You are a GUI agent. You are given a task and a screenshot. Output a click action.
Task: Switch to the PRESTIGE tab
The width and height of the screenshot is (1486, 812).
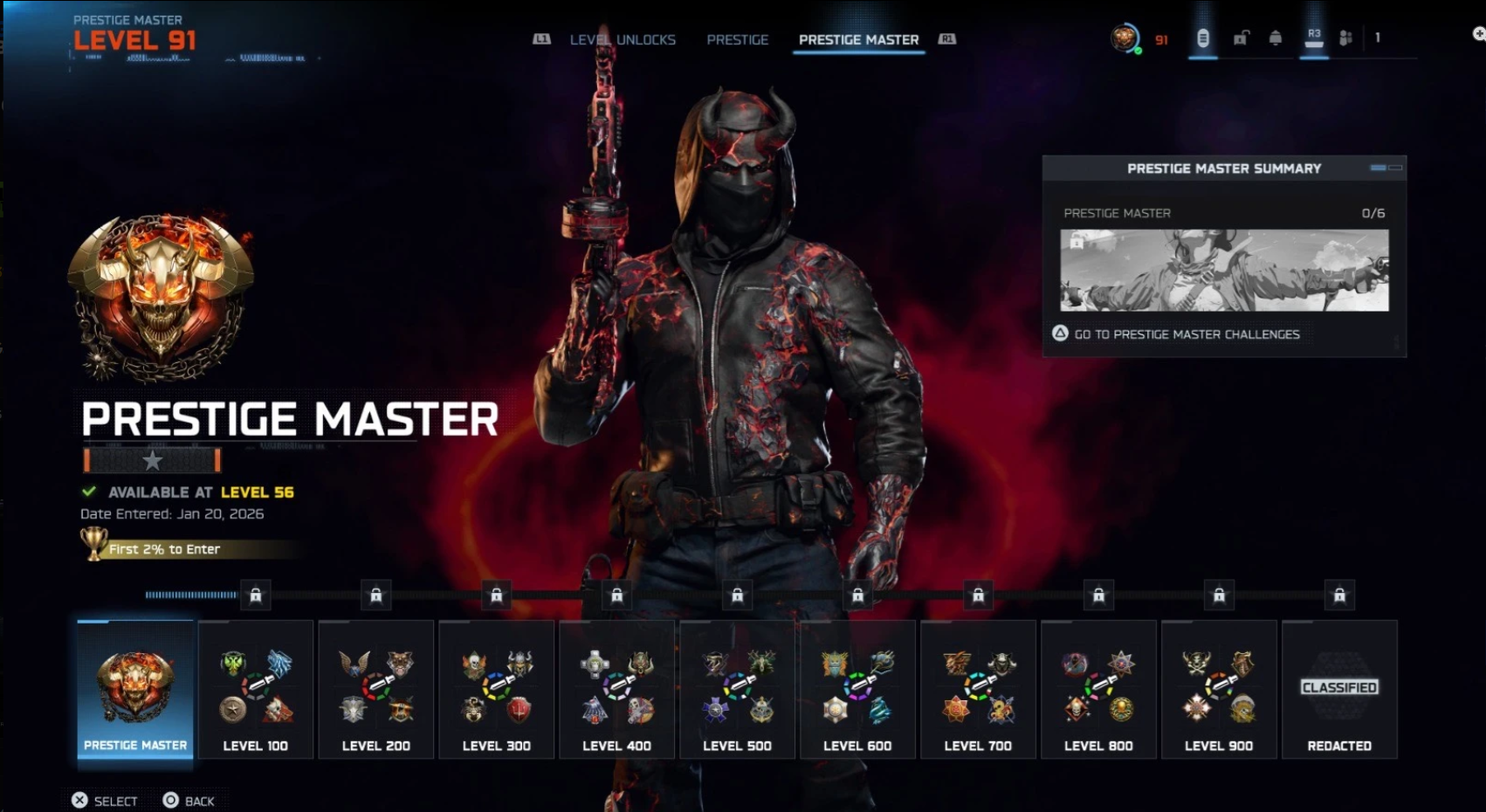(738, 39)
